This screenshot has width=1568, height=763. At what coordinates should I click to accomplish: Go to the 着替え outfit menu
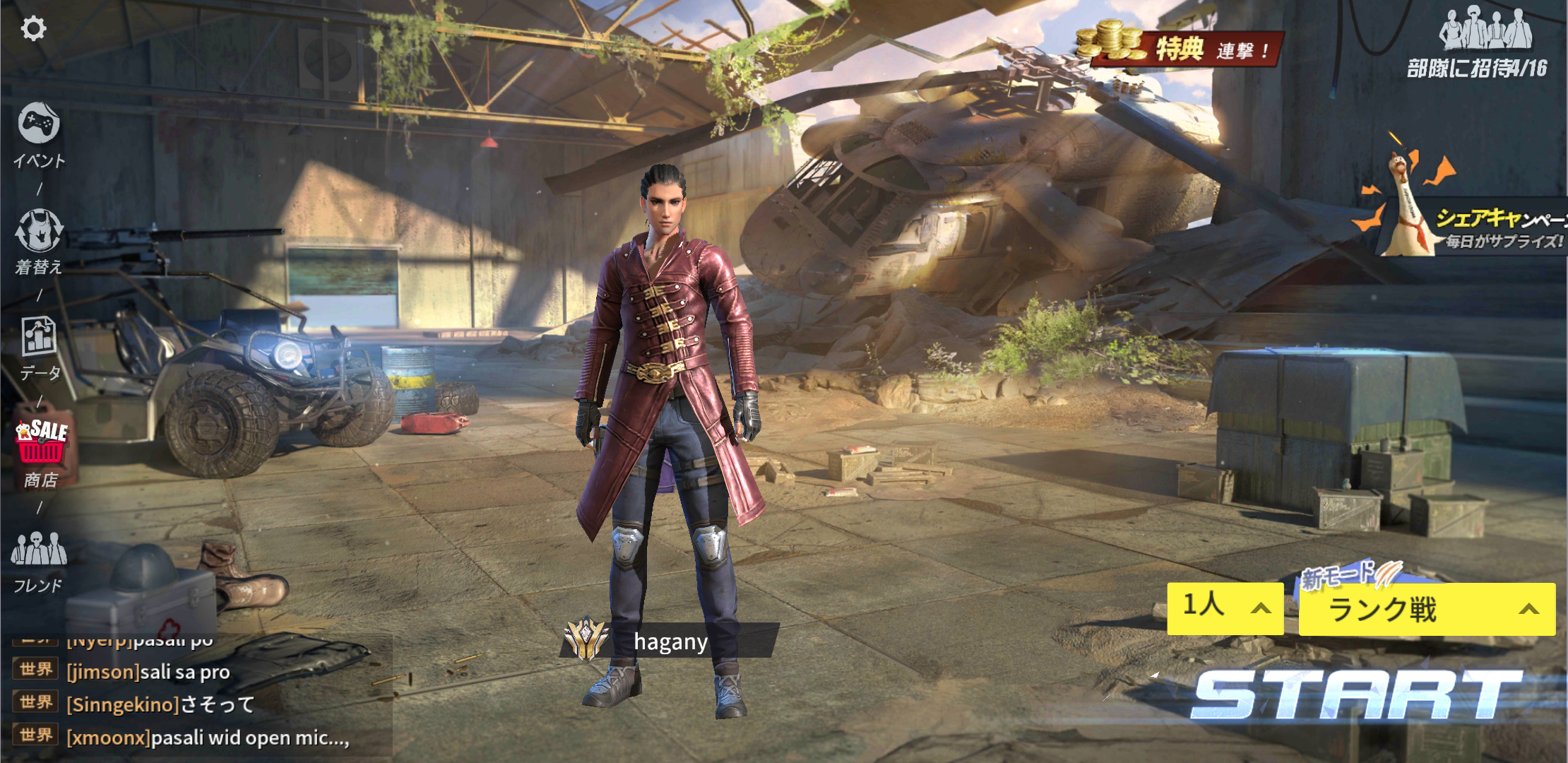coord(39,241)
